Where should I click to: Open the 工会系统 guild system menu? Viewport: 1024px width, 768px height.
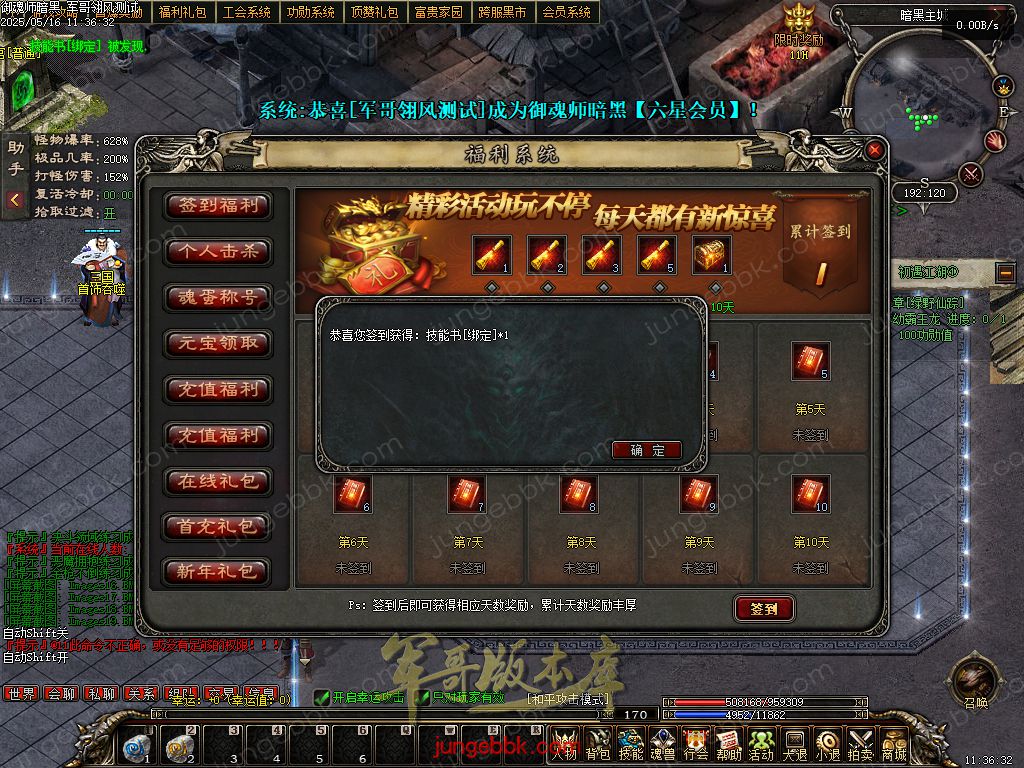(x=247, y=12)
